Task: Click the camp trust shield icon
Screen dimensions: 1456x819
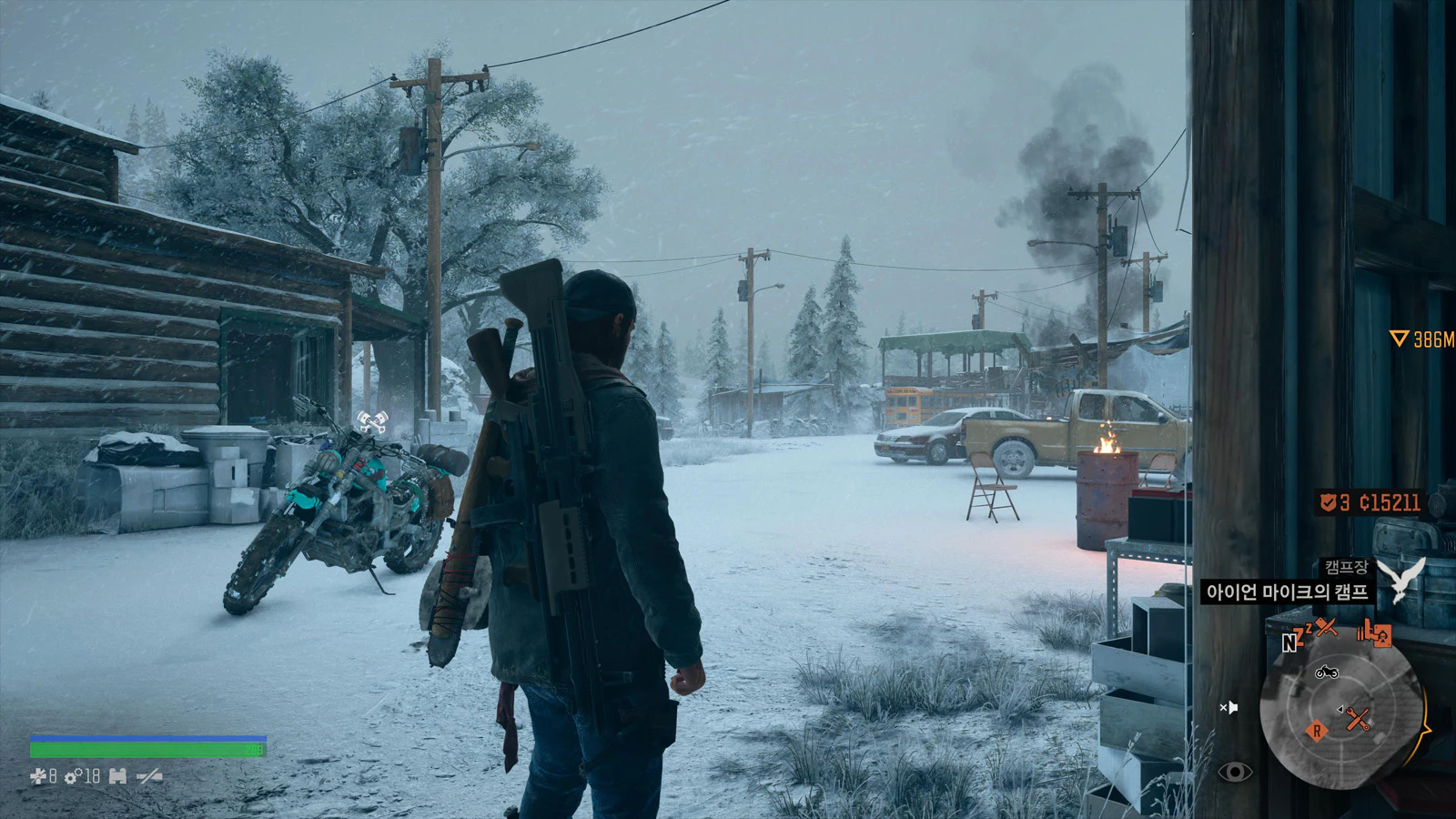Action: (x=1329, y=502)
